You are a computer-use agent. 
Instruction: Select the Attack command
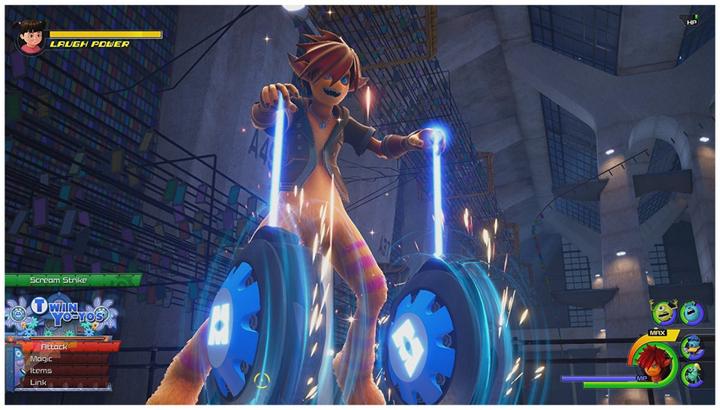[x=60, y=346]
